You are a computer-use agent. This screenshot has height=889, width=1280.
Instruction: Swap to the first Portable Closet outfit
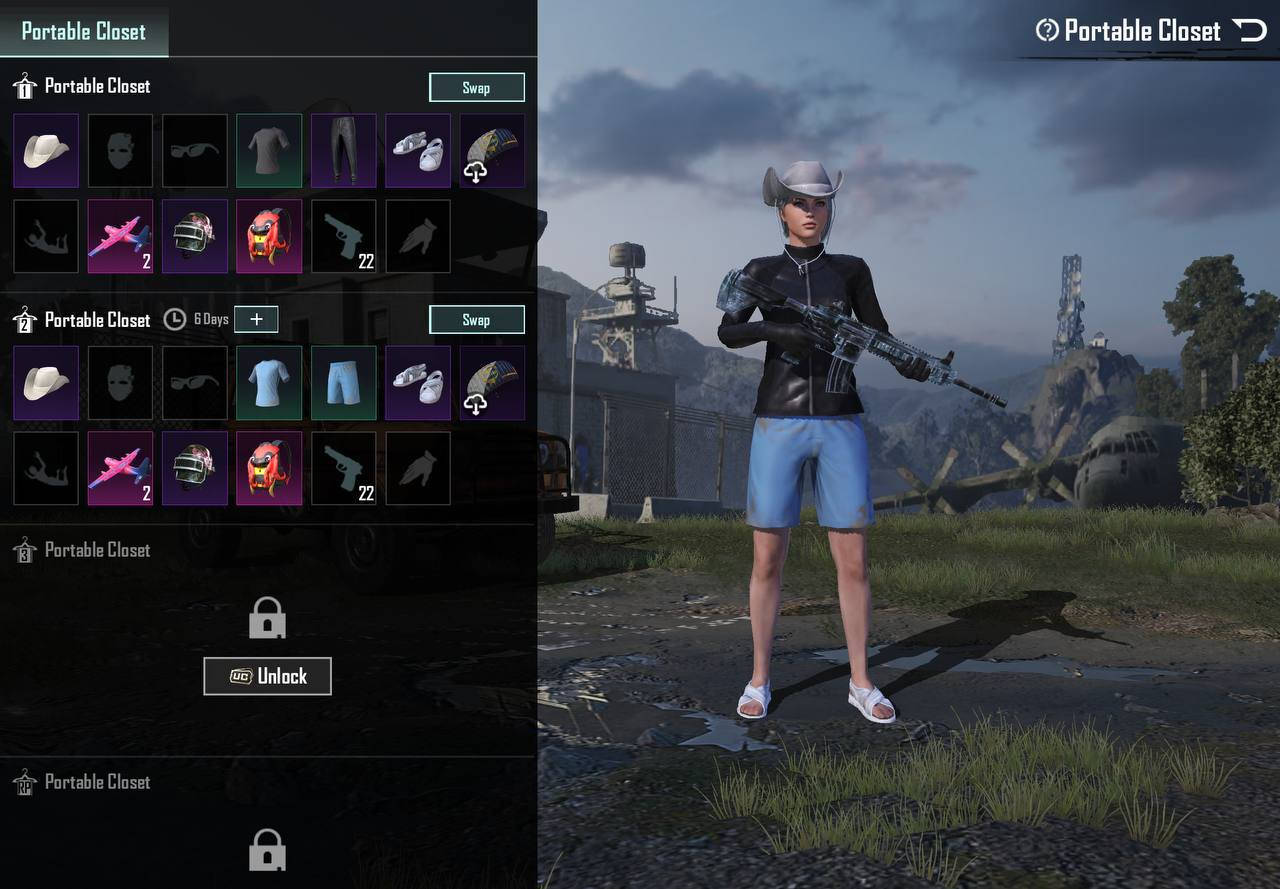pyautogui.click(x=476, y=87)
